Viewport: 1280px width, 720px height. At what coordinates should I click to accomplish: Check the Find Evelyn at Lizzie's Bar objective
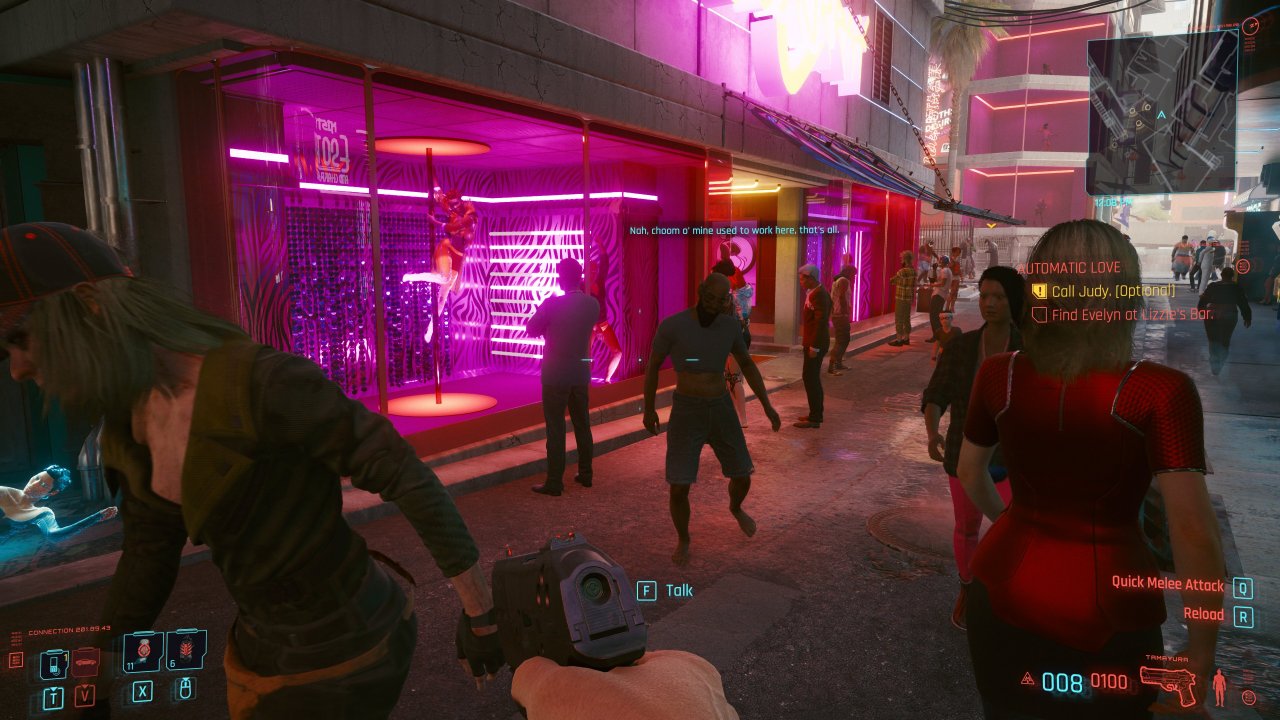1039,314
